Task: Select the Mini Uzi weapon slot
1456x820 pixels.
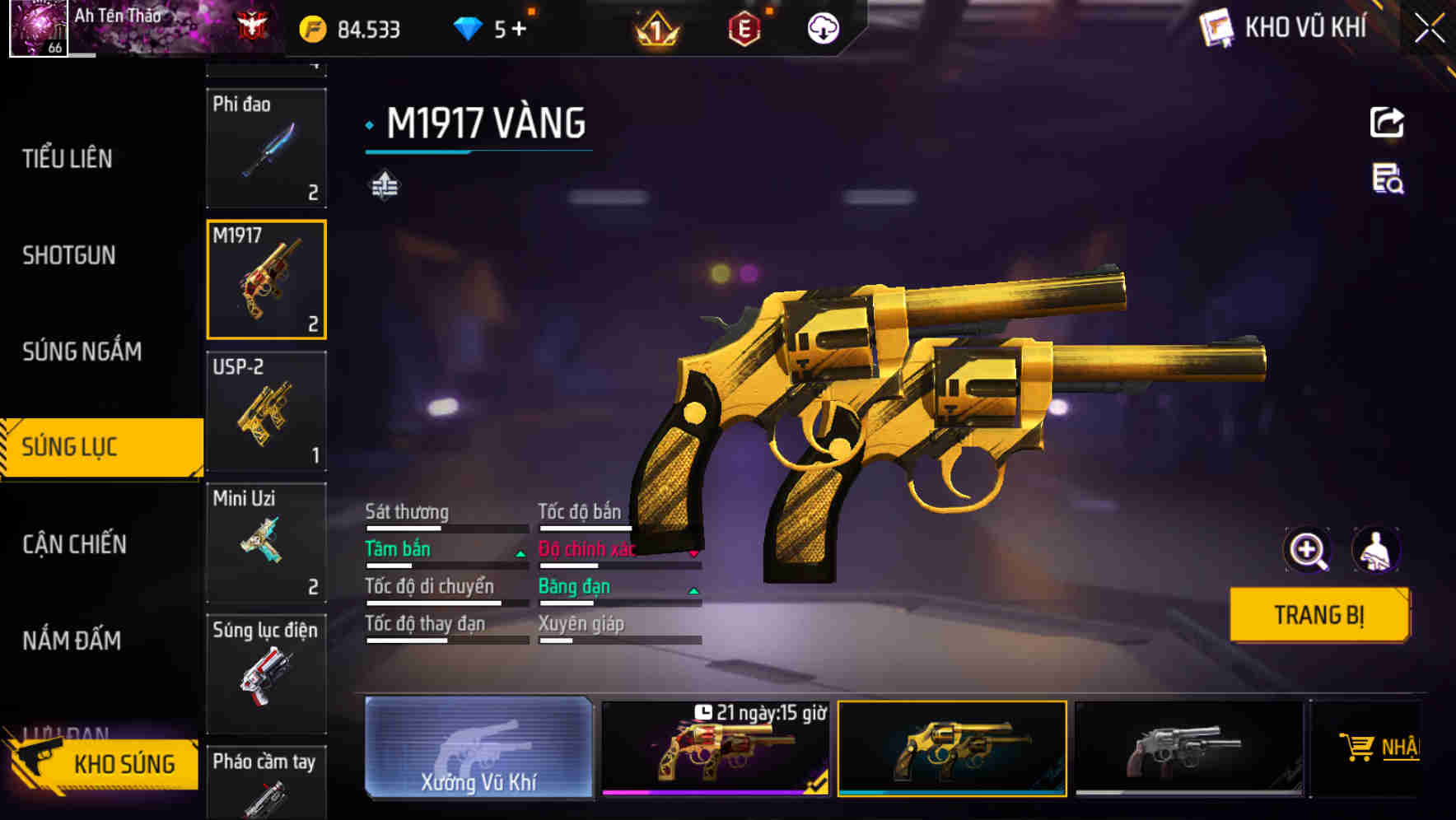Action: click(266, 543)
